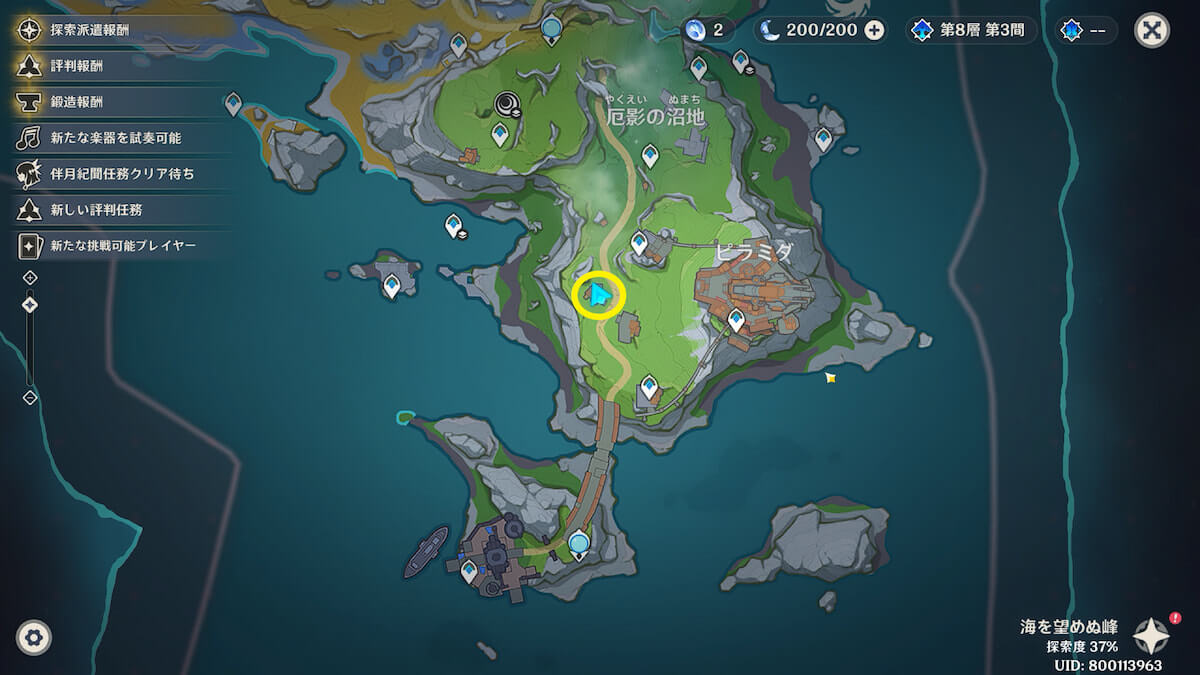Add resin with the plus button beside 200/200
Screen dimensions: 1200x675
click(x=874, y=30)
